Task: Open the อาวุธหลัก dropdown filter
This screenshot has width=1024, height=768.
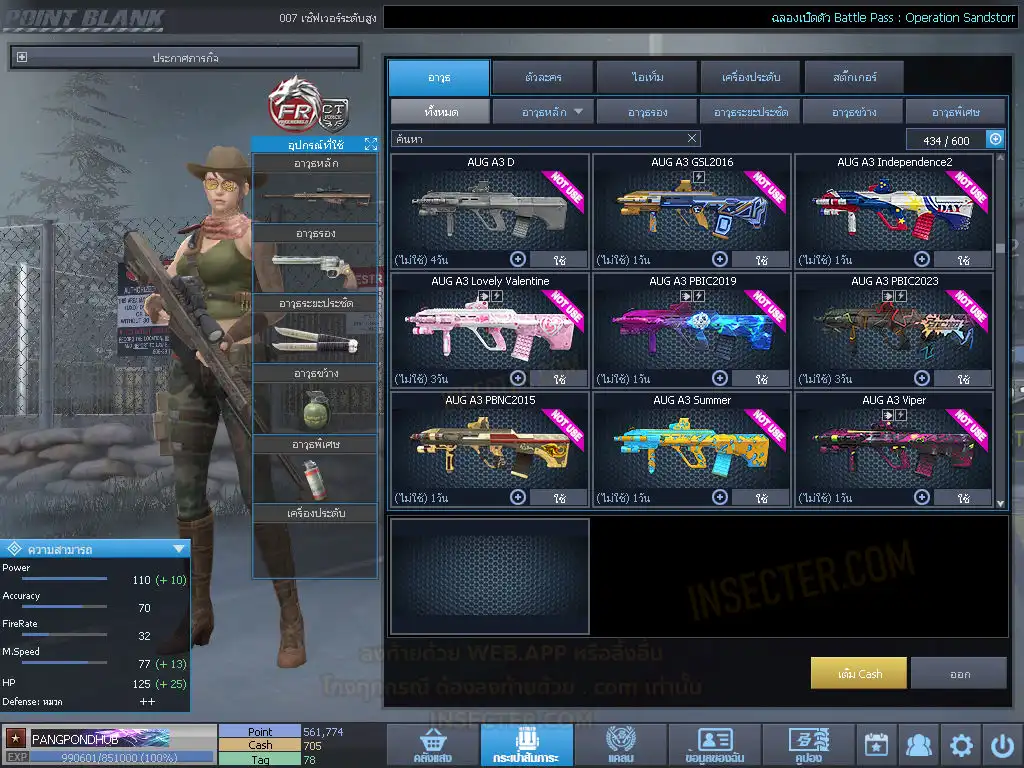Action: (x=543, y=112)
